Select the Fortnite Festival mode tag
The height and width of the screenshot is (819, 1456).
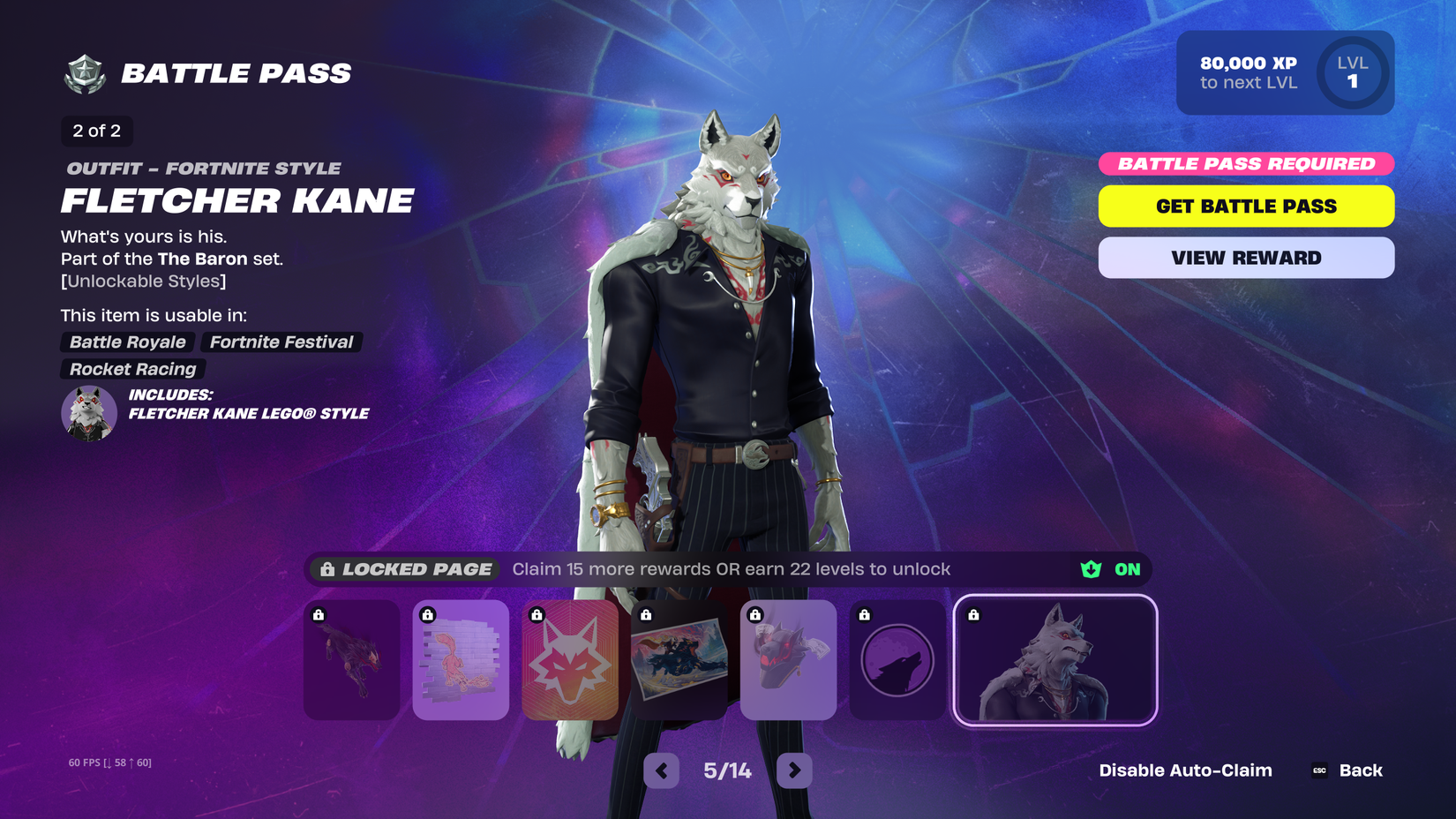click(x=281, y=342)
